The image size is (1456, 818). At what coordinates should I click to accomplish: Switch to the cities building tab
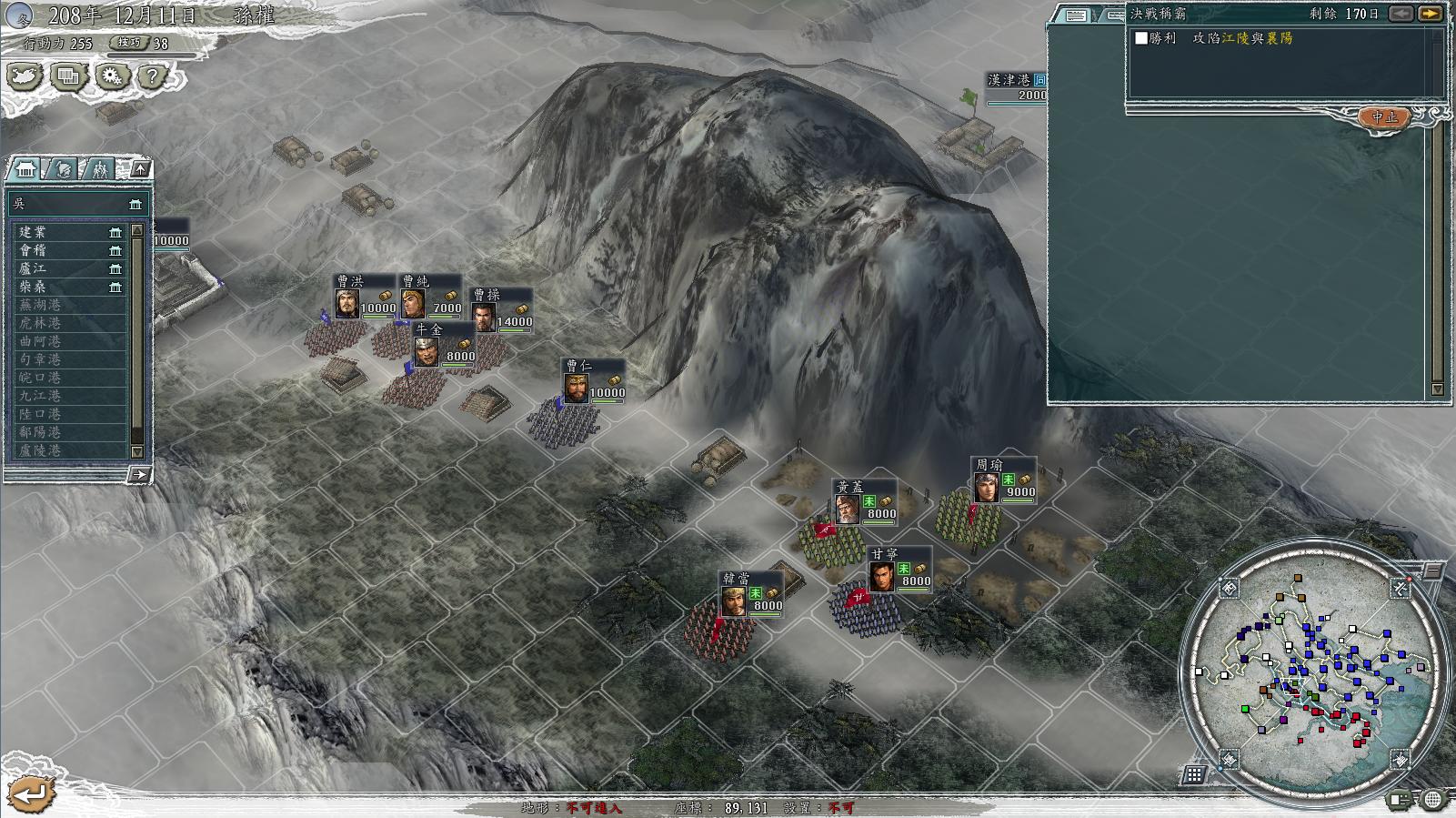pyautogui.click(x=26, y=170)
